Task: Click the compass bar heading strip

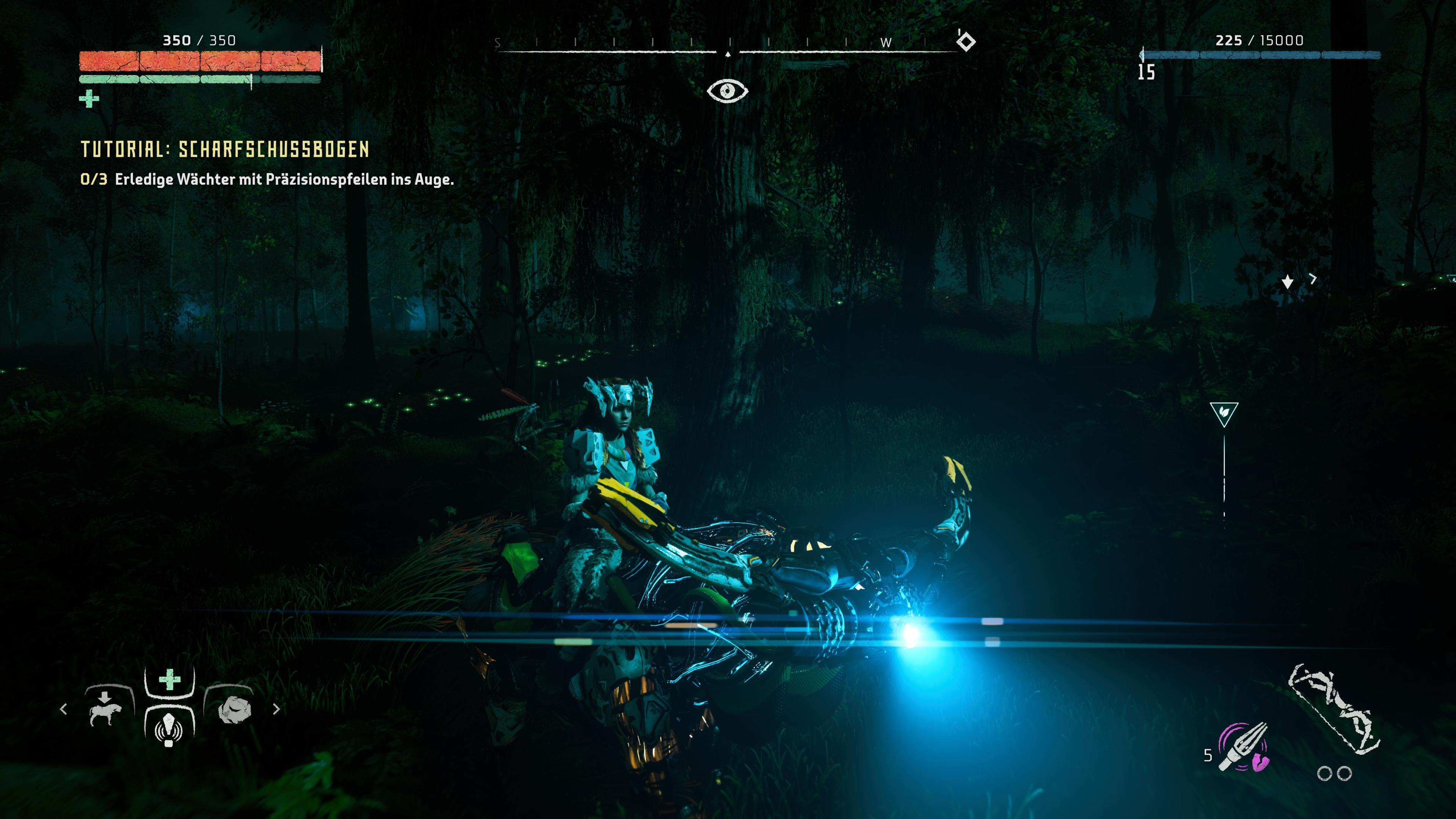Action: click(727, 45)
